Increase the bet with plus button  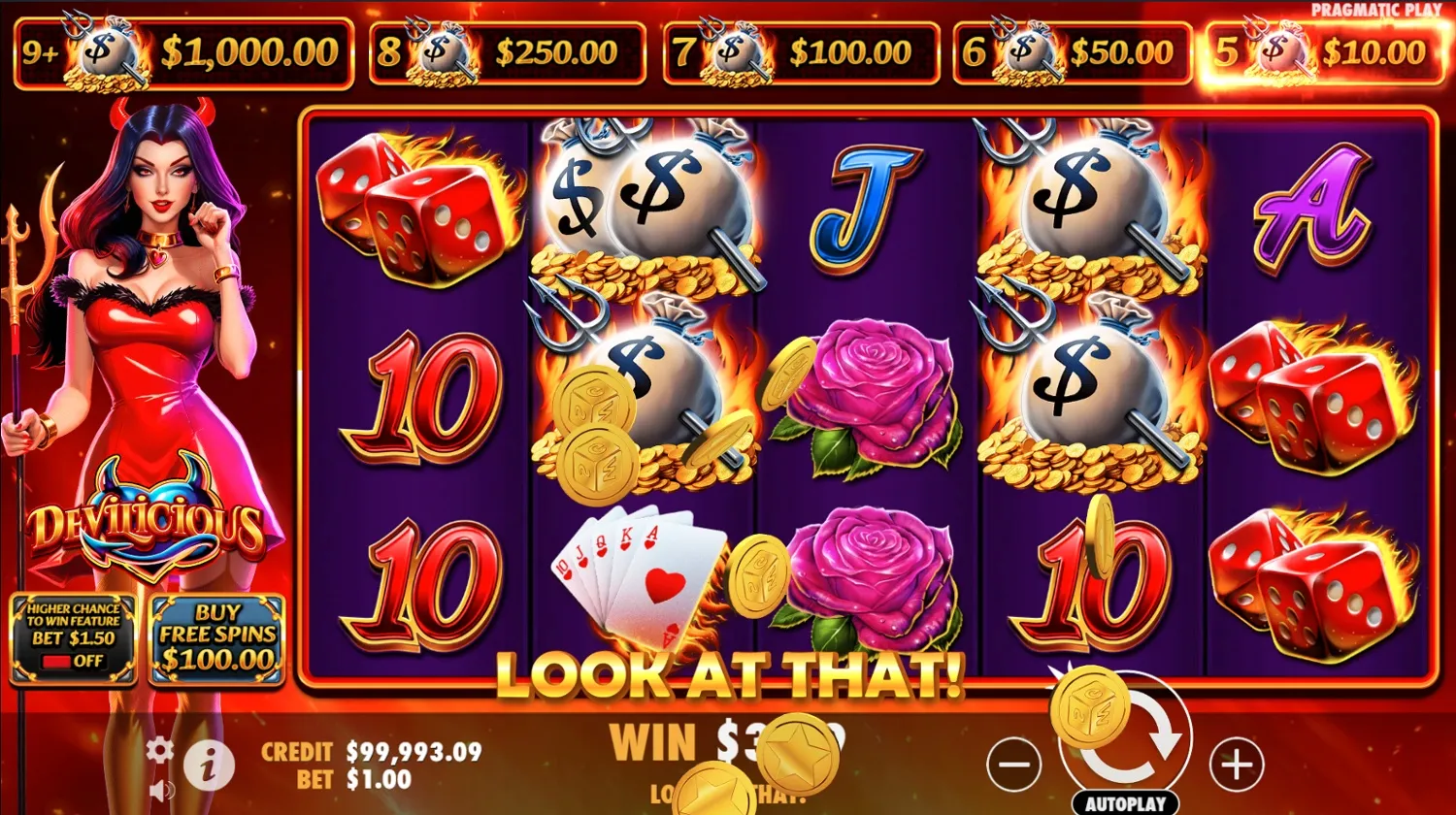1238,765
